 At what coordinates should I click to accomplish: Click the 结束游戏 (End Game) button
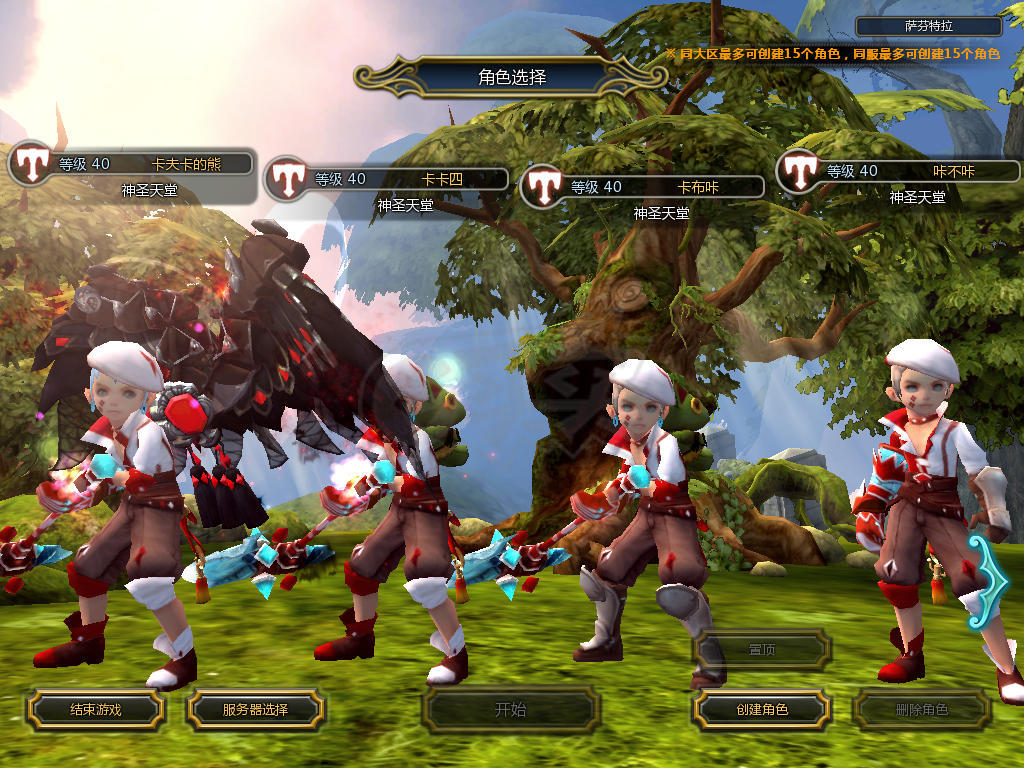pyautogui.click(x=95, y=710)
